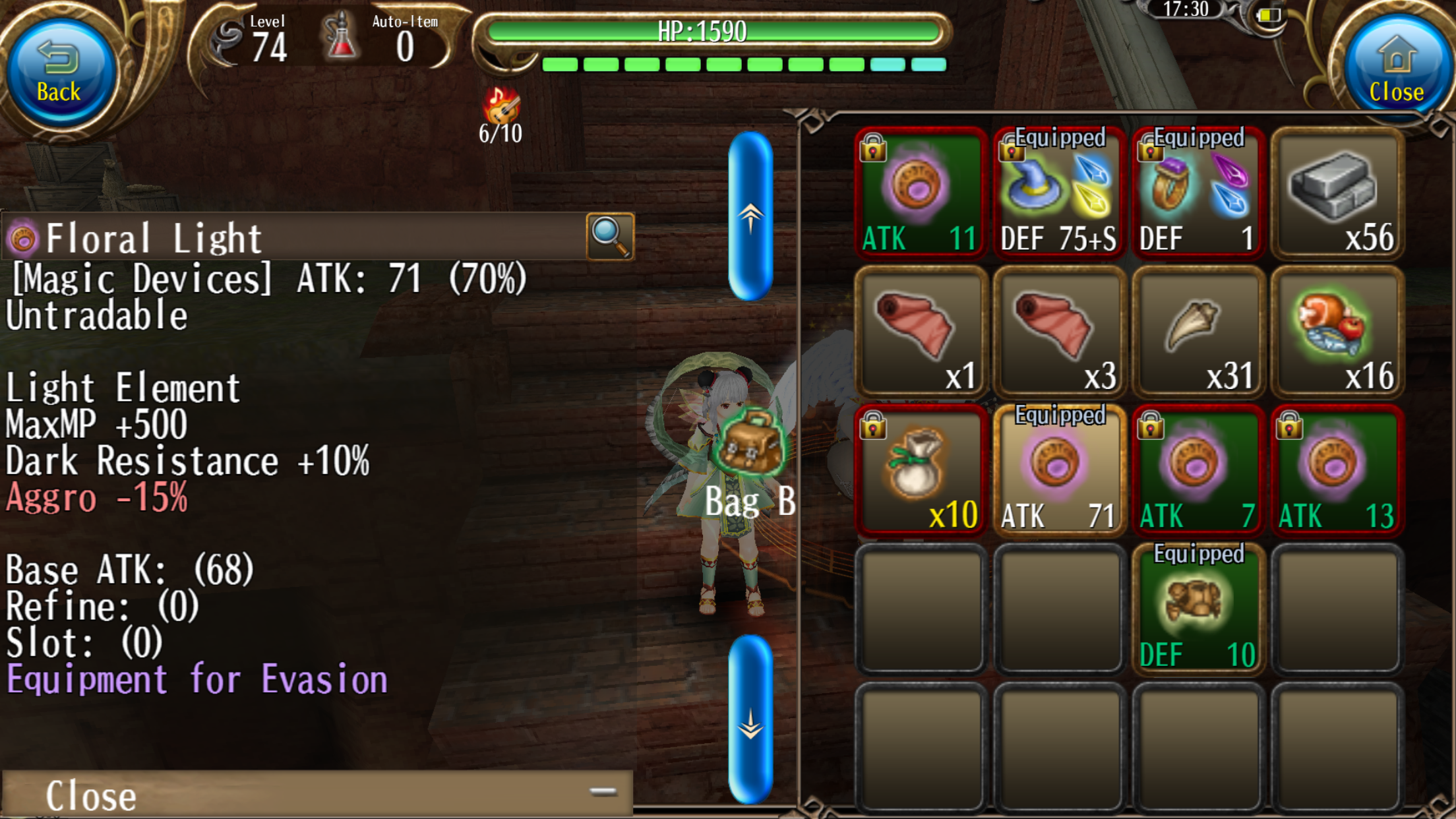Choose the equipped ring with DEF 1

pyautogui.click(x=1198, y=193)
